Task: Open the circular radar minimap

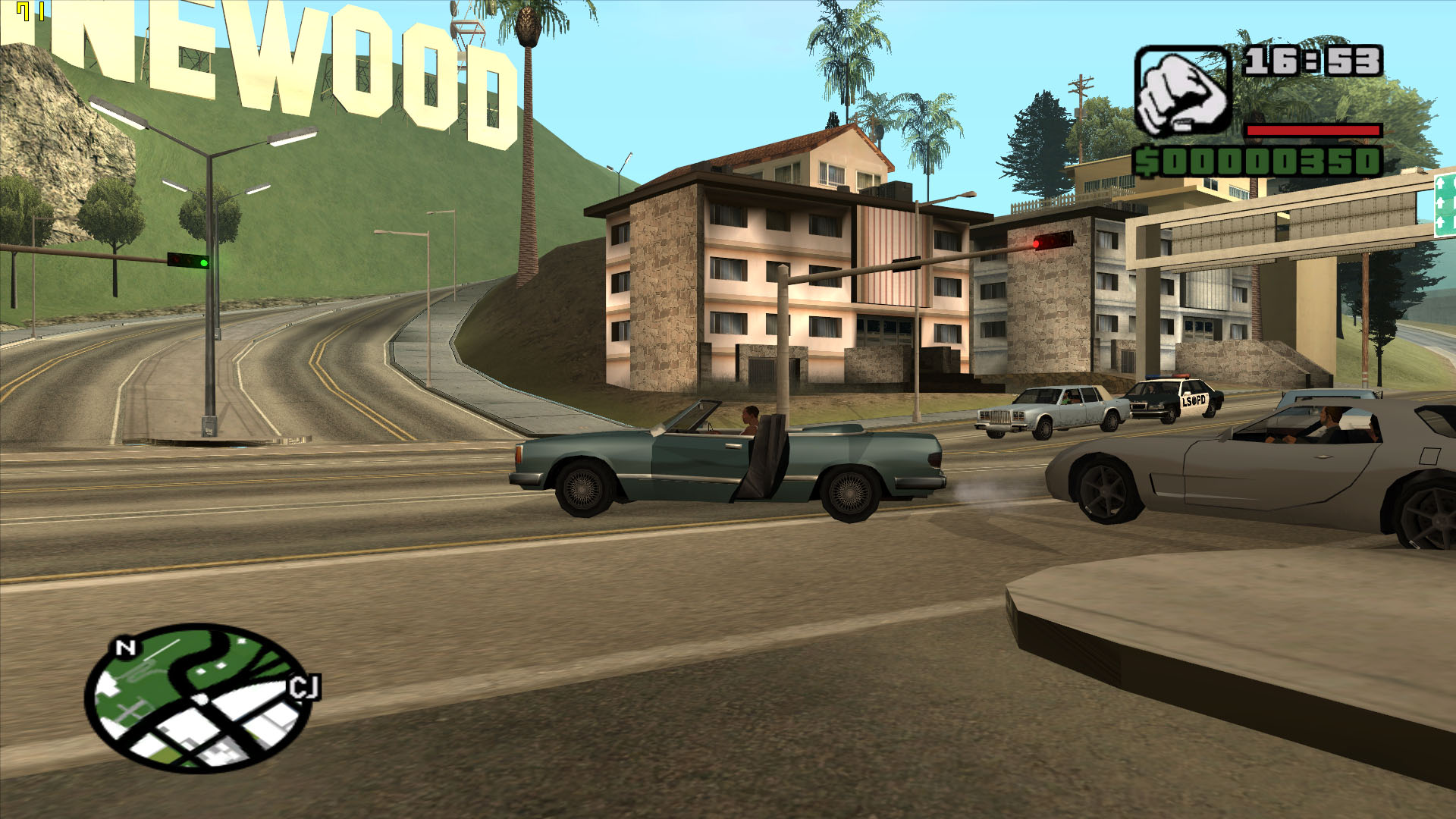Action: 197,698
